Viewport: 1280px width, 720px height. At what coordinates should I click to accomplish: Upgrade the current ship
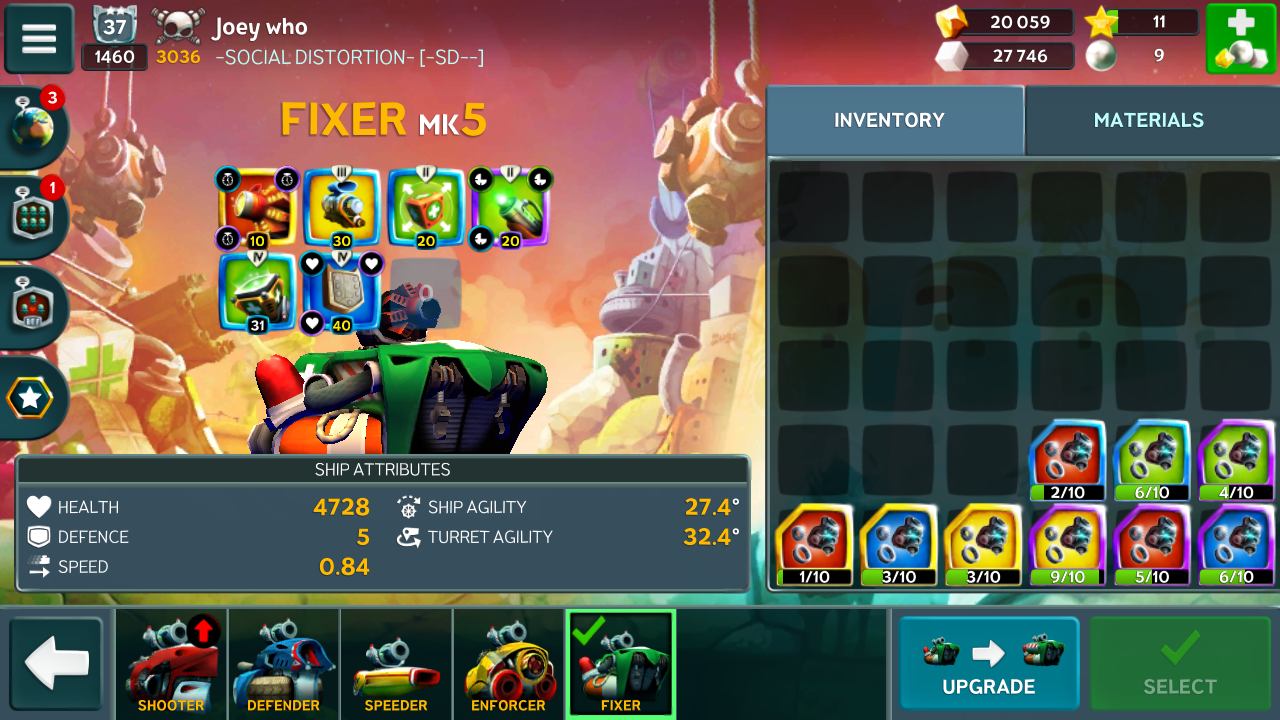point(988,665)
